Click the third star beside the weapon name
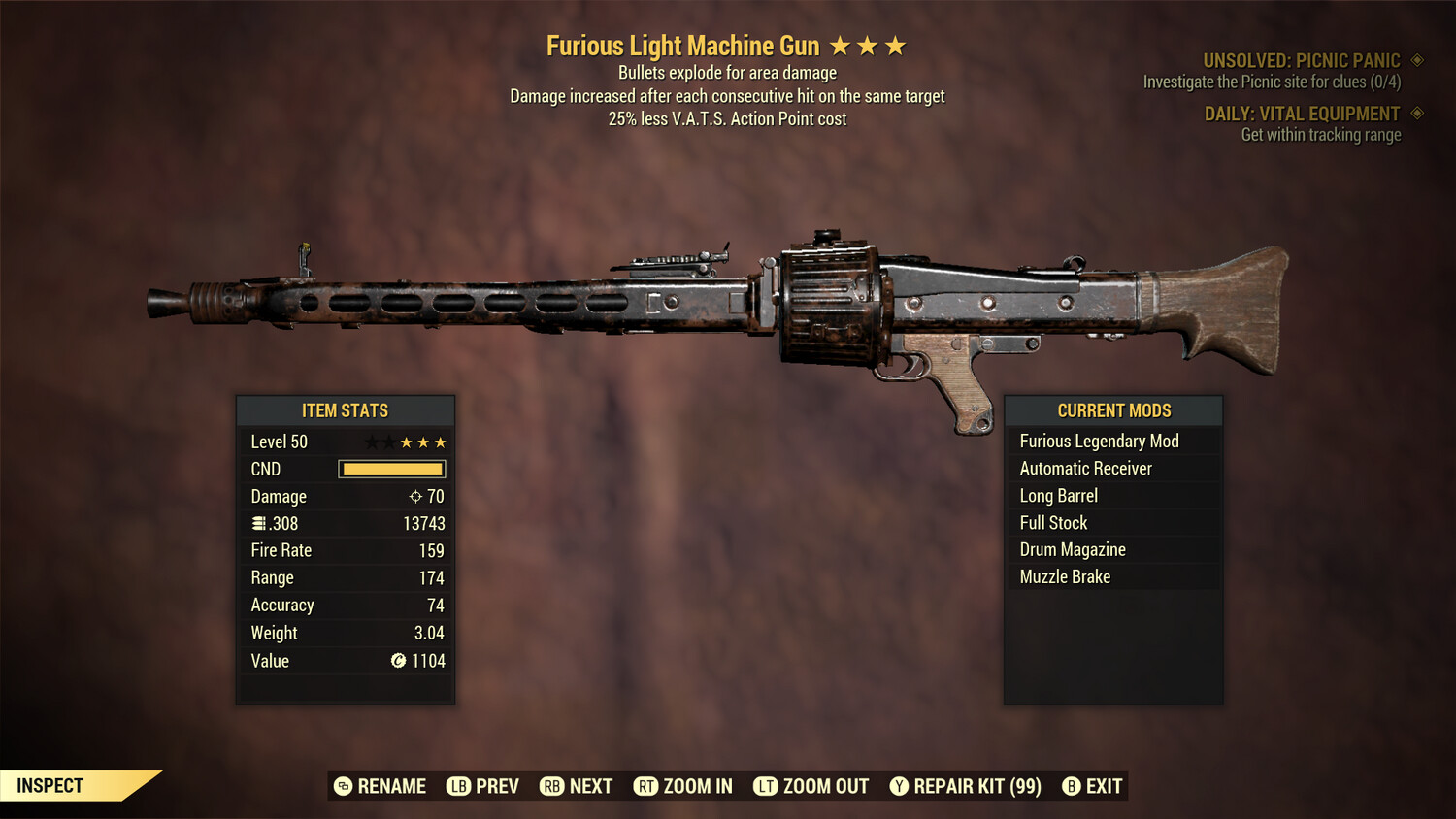This screenshot has height=819, width=1456. (894, 45)
